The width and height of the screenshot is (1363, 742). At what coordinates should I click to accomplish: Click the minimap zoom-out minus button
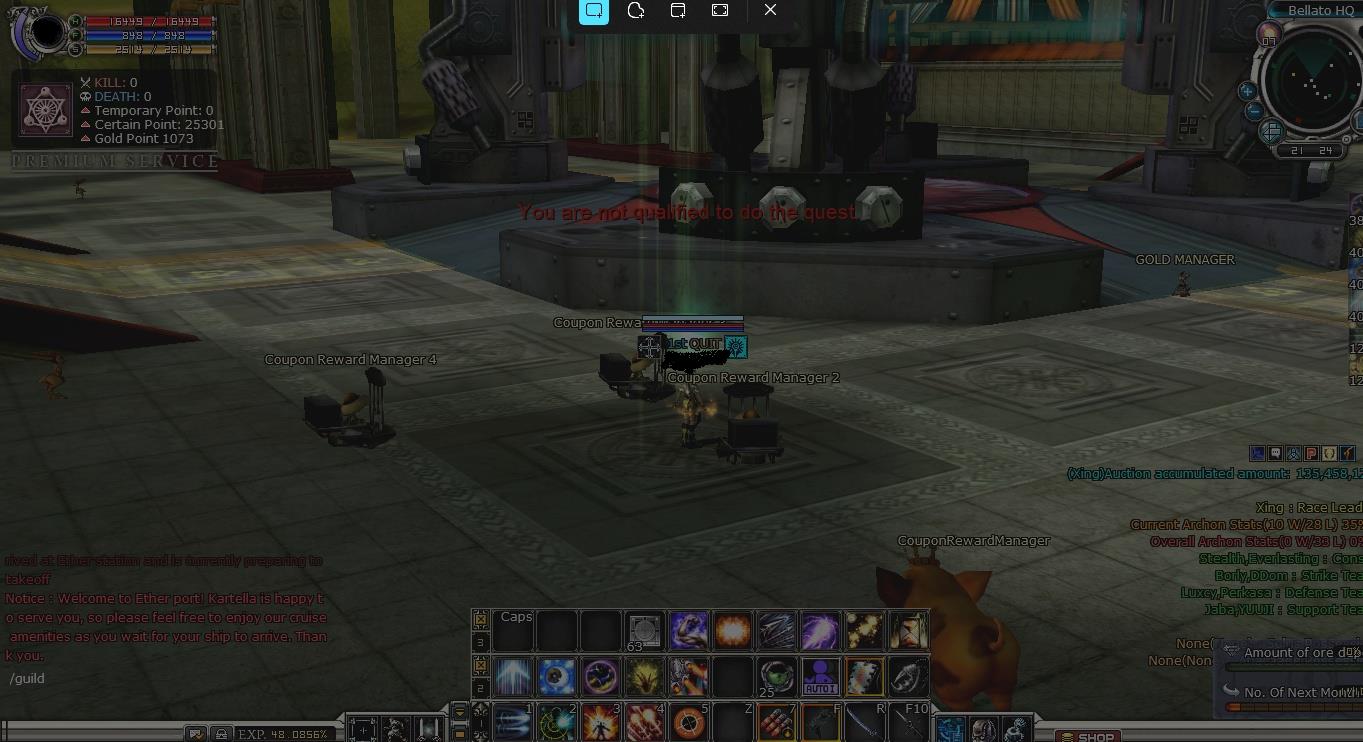coord(1254,112)
